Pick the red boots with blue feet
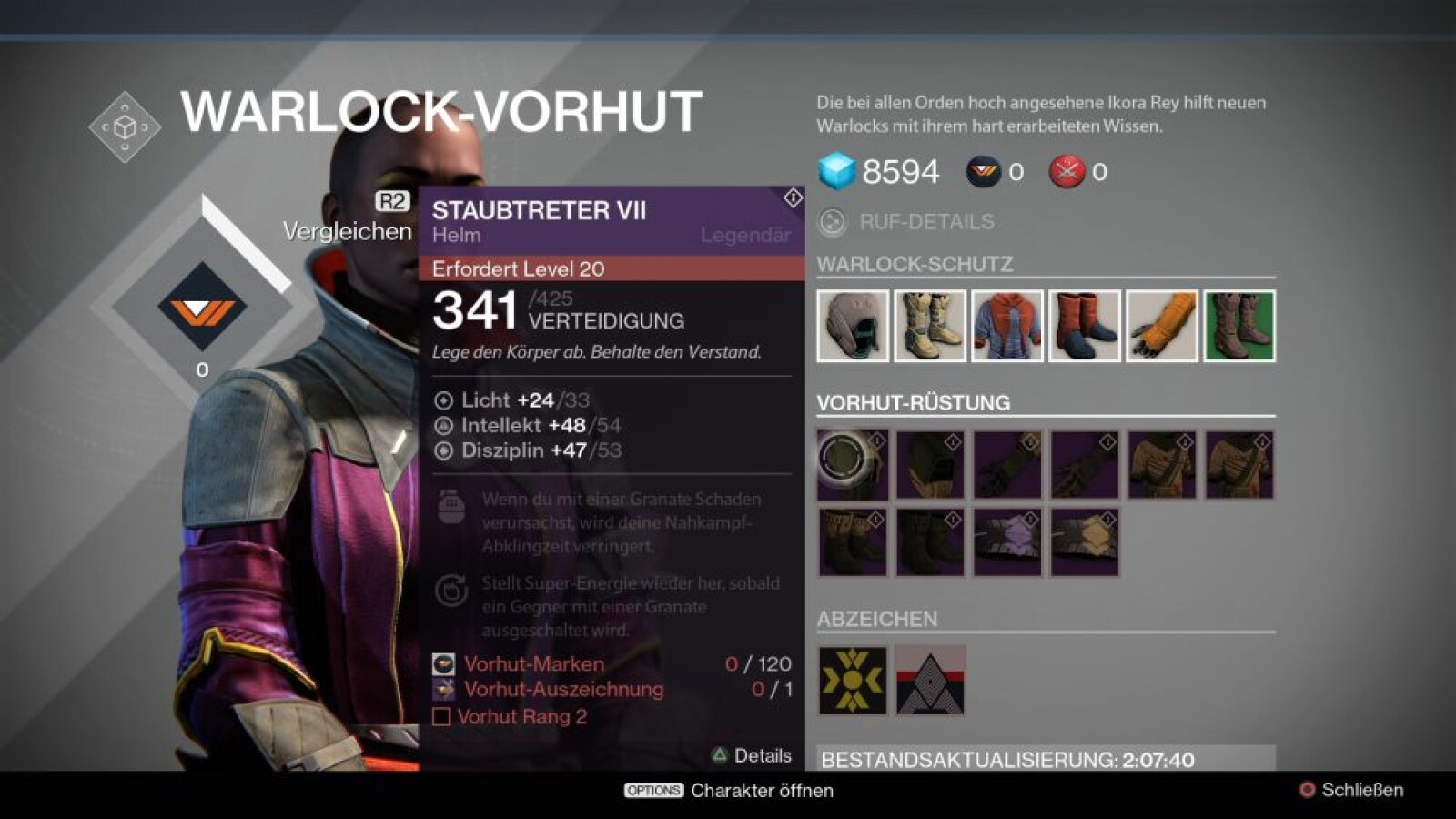Screen dimensions: 1456x819 tap(1085, 326)
